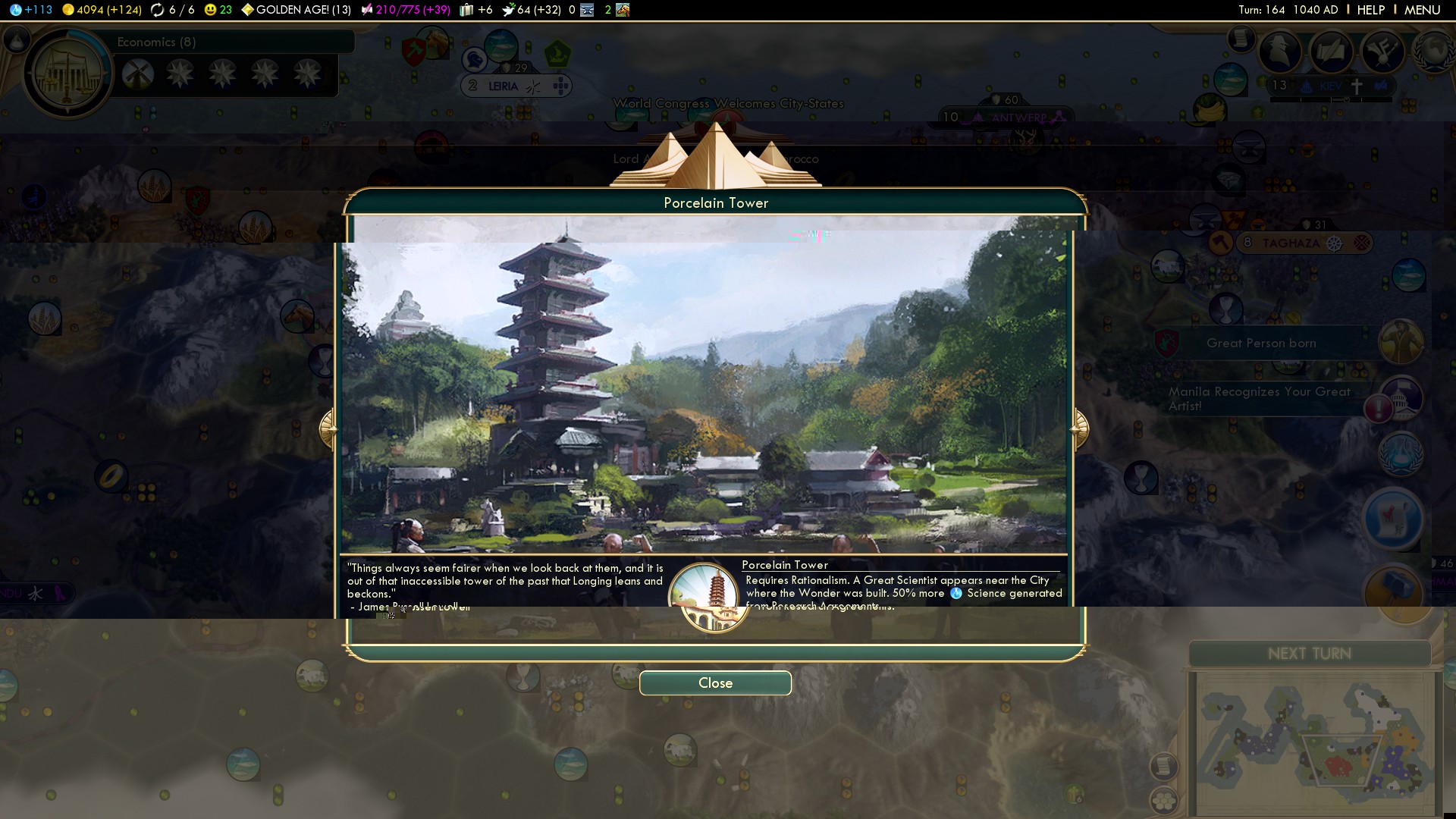Open the World Congress globe icon
The image size is (1456, 819).
point(1433,52)
